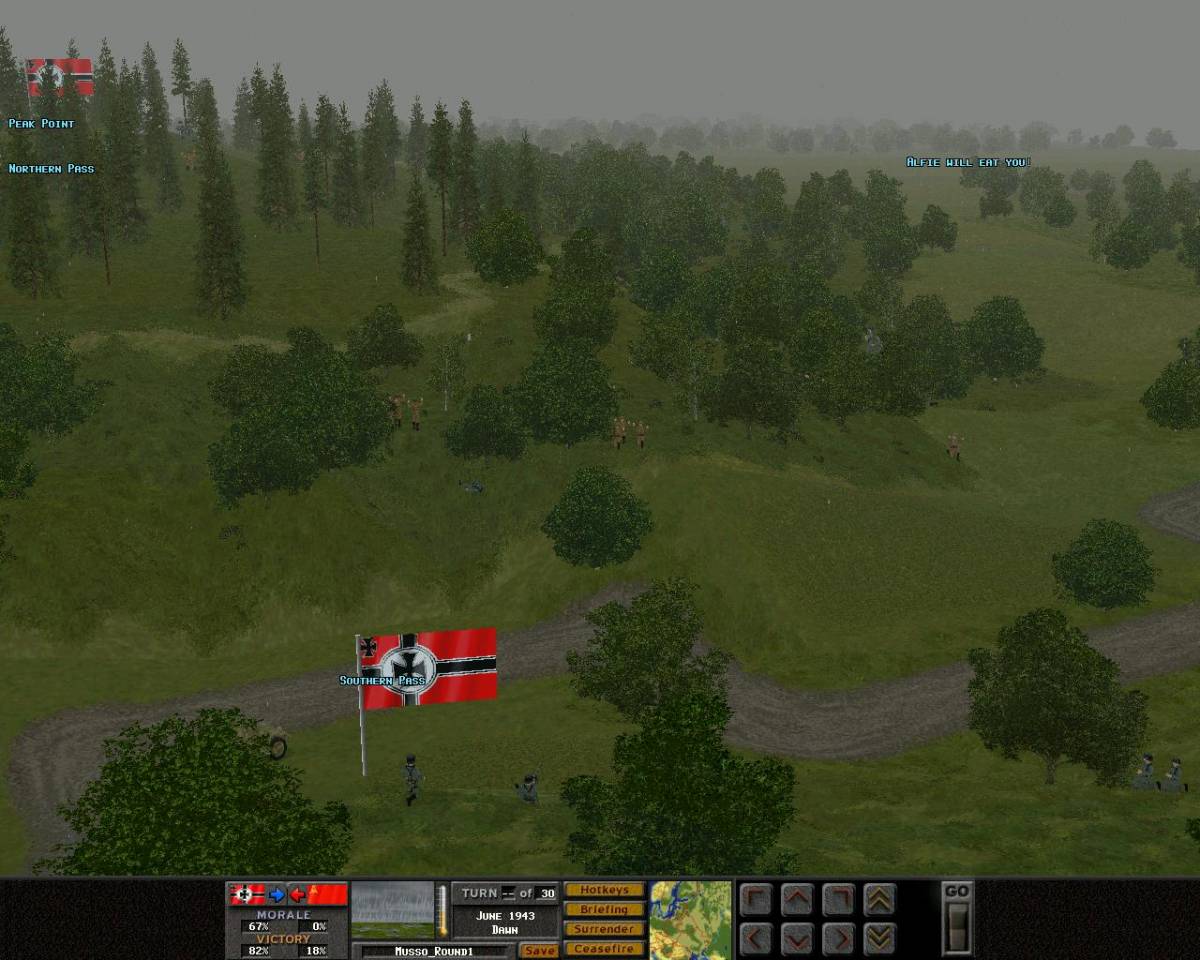Rotate camera with the top-left corner arrow

point(756,900)
